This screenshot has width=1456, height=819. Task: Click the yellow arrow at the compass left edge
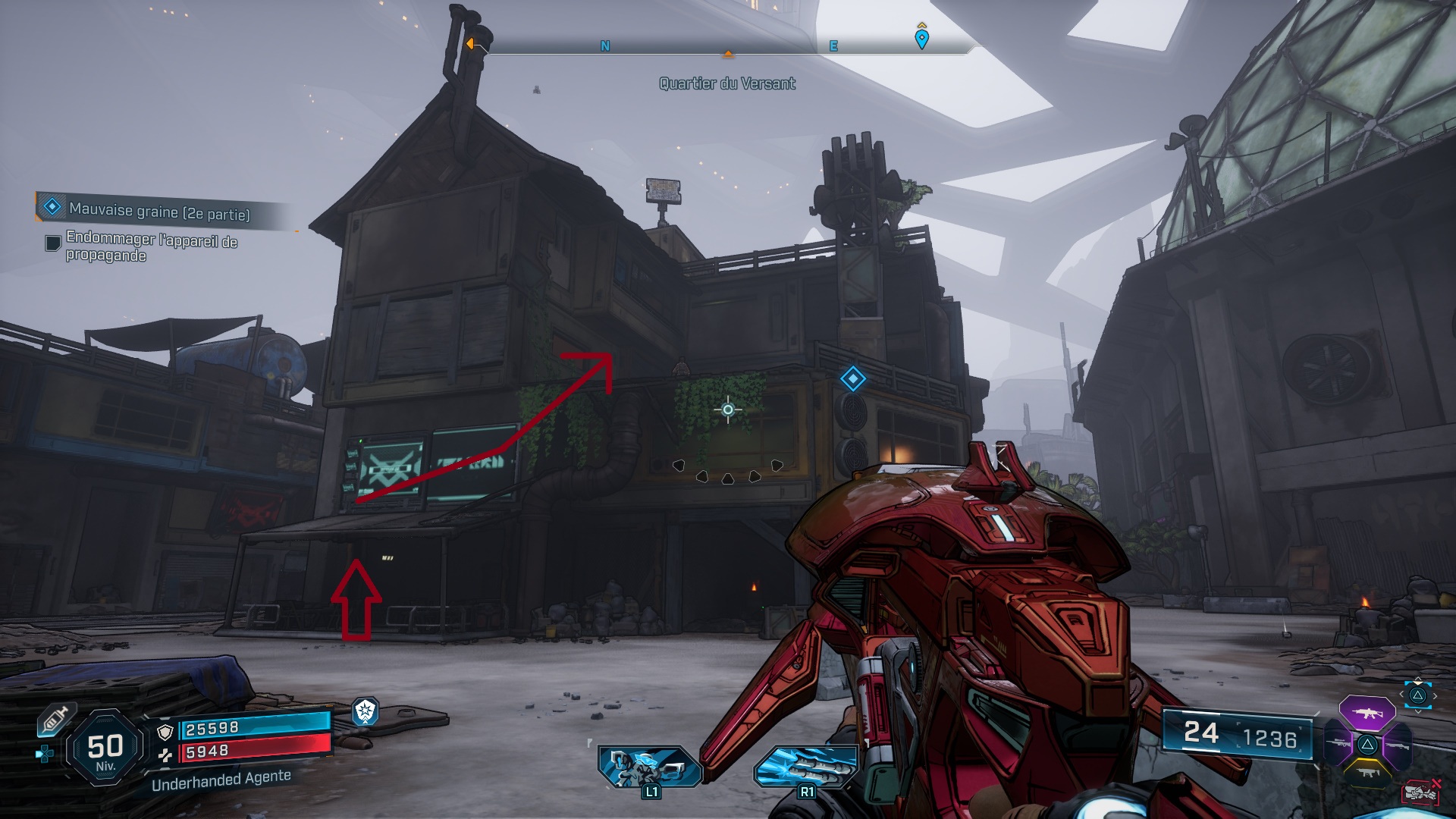click(x=470, y=44)
